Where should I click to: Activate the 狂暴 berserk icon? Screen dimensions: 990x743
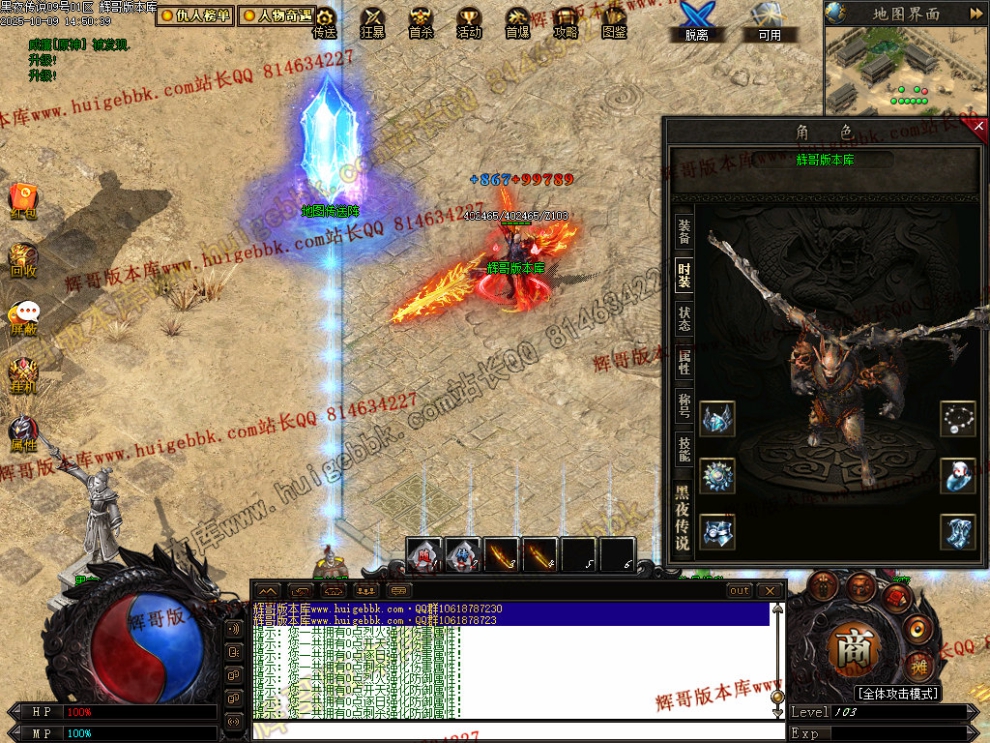[373, 21]
